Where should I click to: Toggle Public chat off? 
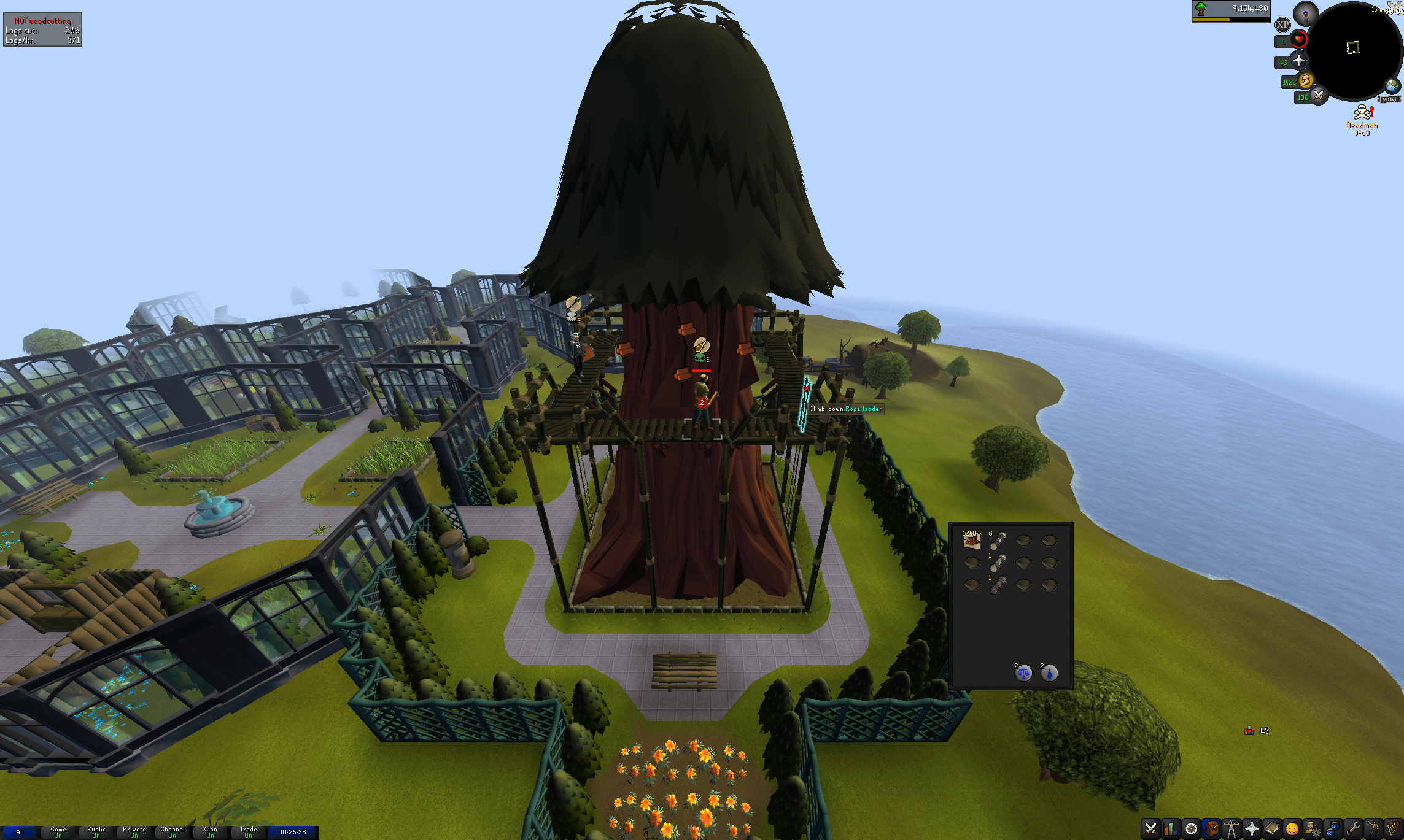pyautogui.click(x=96, y=832)
